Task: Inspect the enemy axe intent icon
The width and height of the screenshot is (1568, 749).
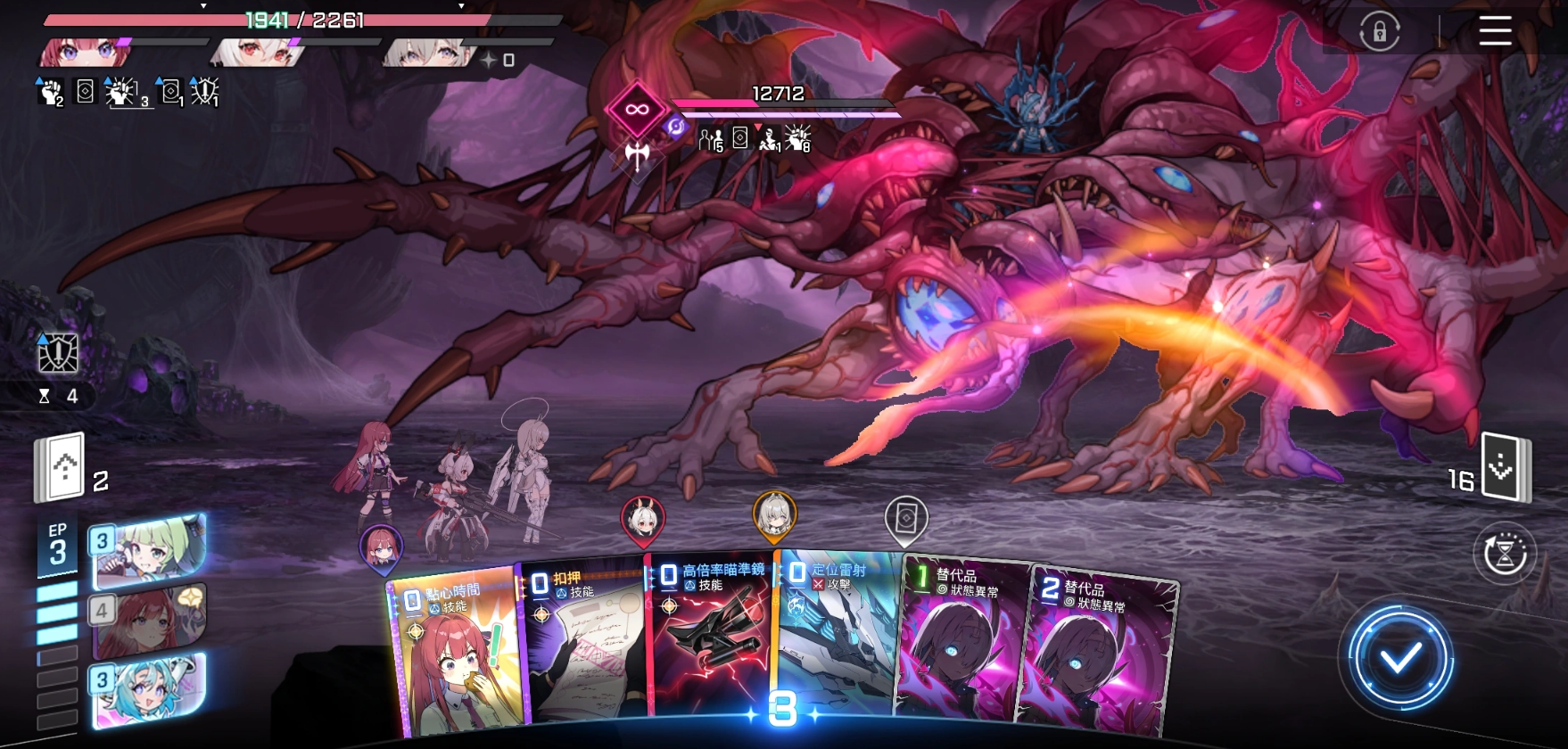Action: [637, 157]
